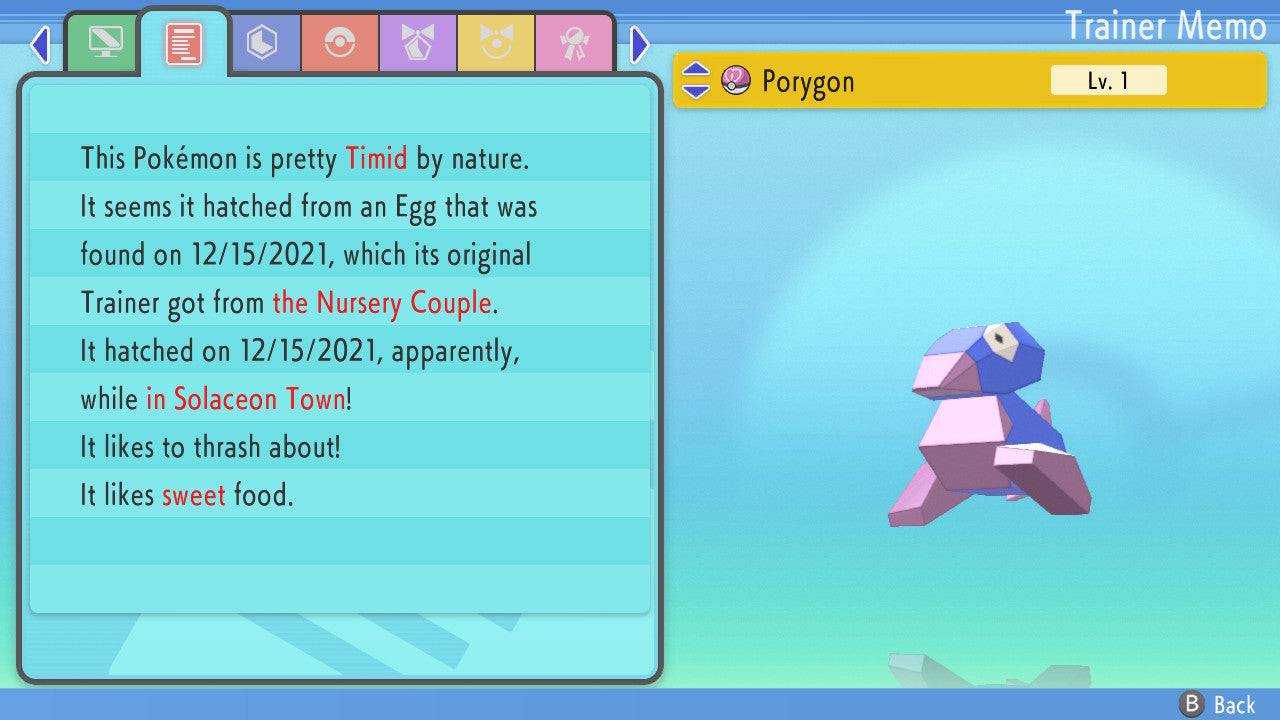
Task: Go to next tab with right arrow
Action: (x=640, y=44)
